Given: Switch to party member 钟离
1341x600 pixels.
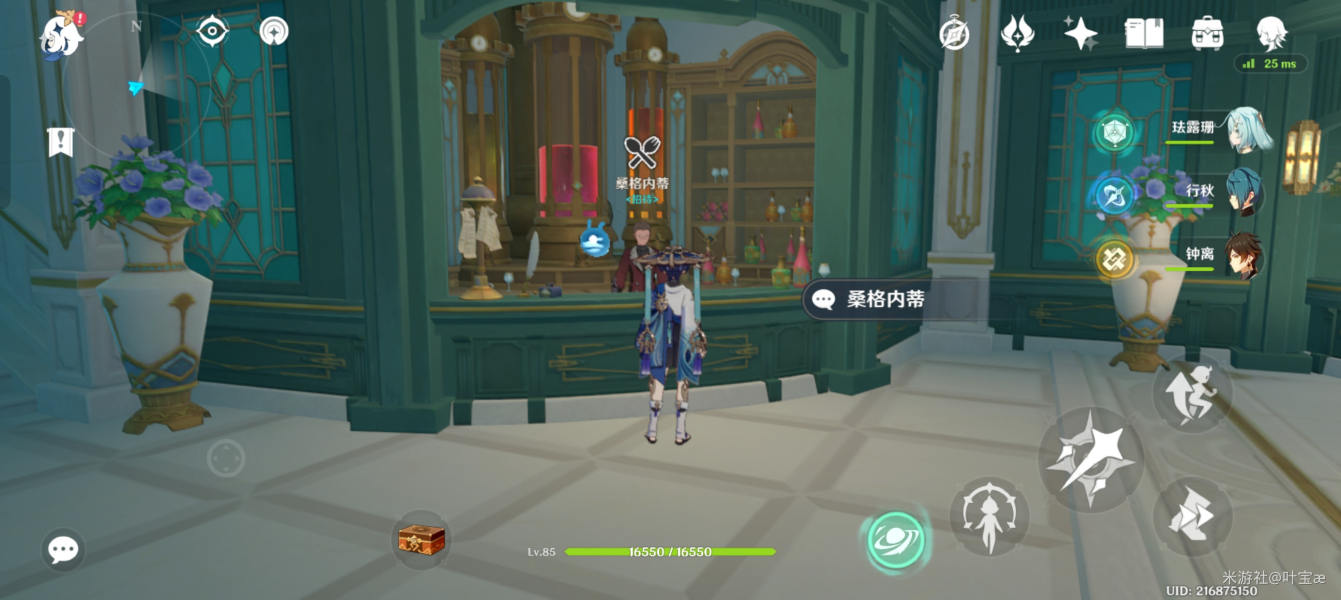Looking at the screenshot, I should (1243, 257).
